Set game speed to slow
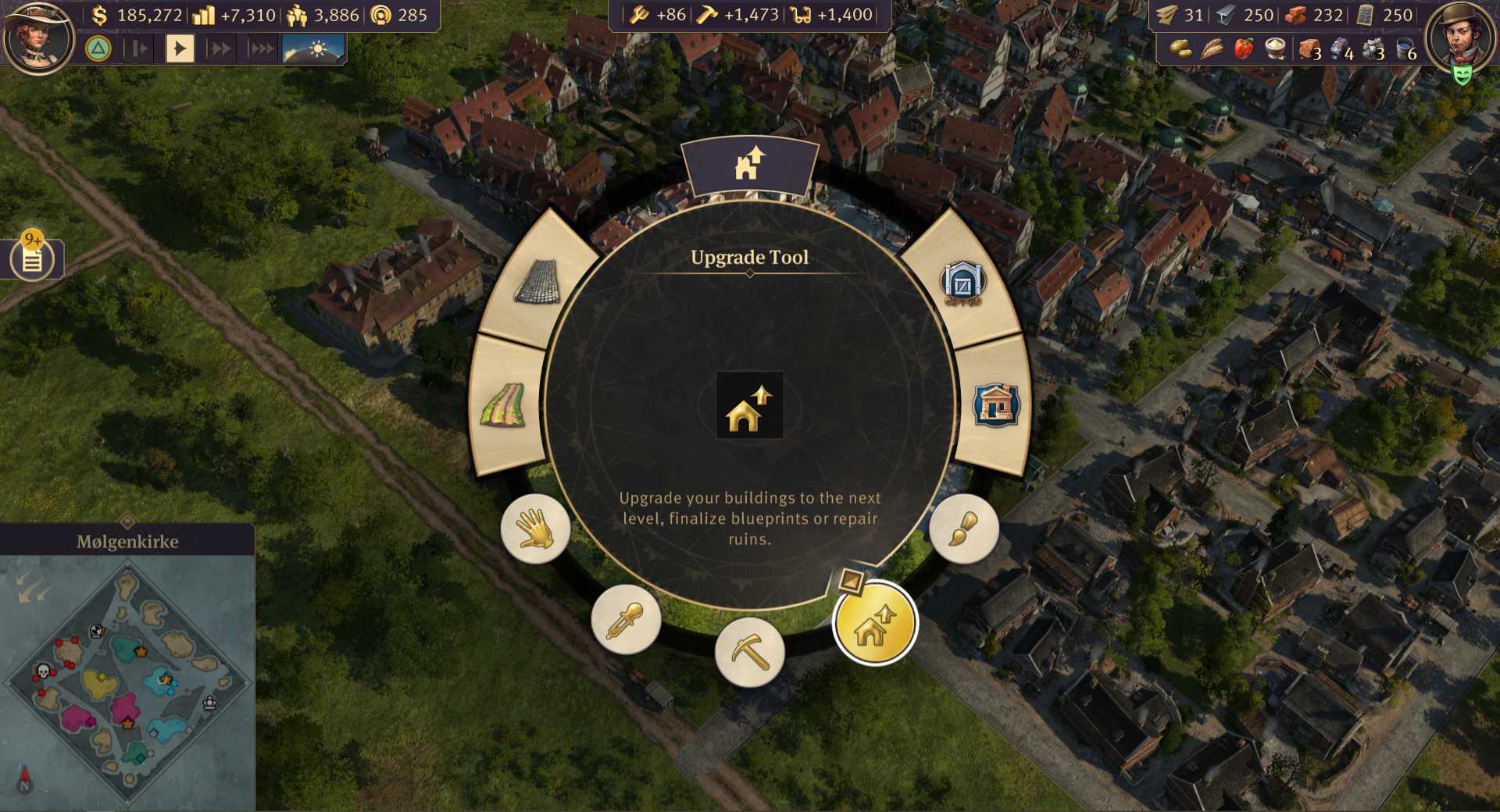 [x=140, y=49]
